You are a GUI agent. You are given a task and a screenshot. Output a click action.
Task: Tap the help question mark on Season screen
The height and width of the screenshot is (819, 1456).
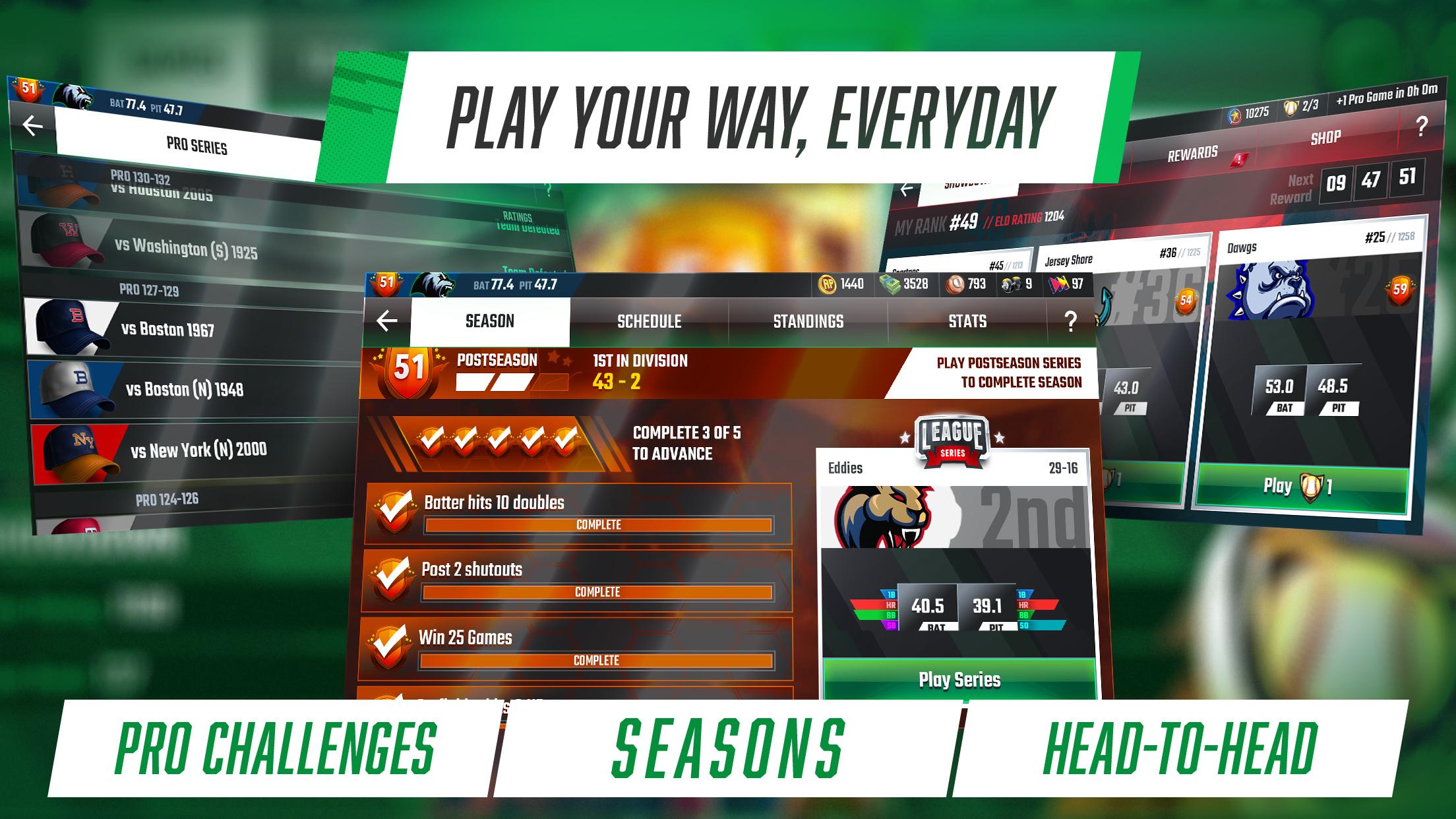[x=1072, y=322]
